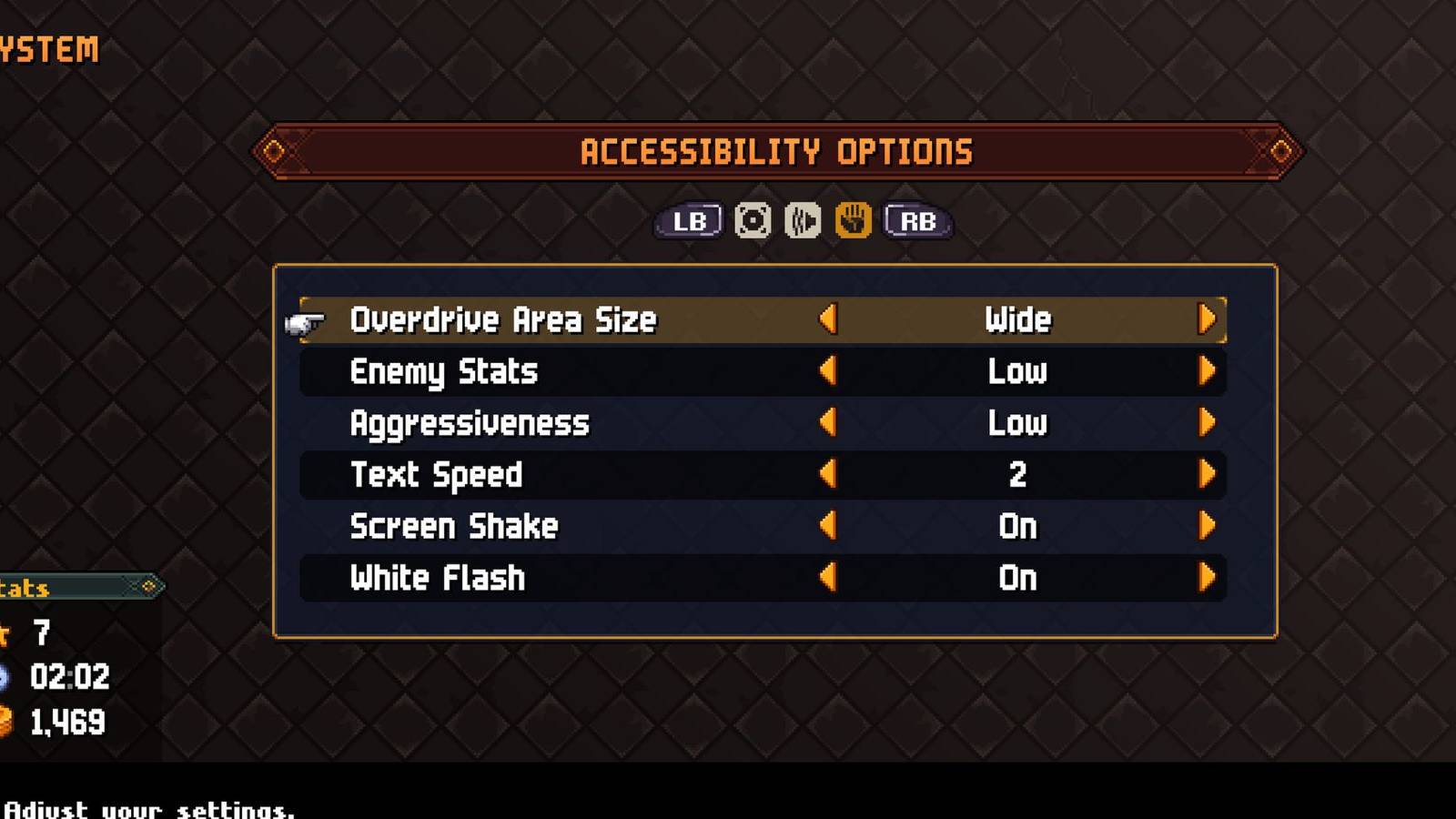The height and width of the screenshot is (819, 1456).
Task: Click the star icon showing 7 in Stats
Action: [6, 635]
